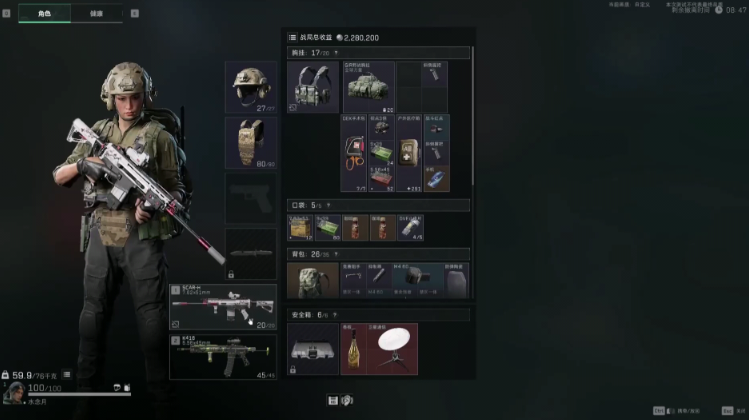The image size is (749, 420).
Task: Pick the first aid medical kit item
Action: point(408,152)
